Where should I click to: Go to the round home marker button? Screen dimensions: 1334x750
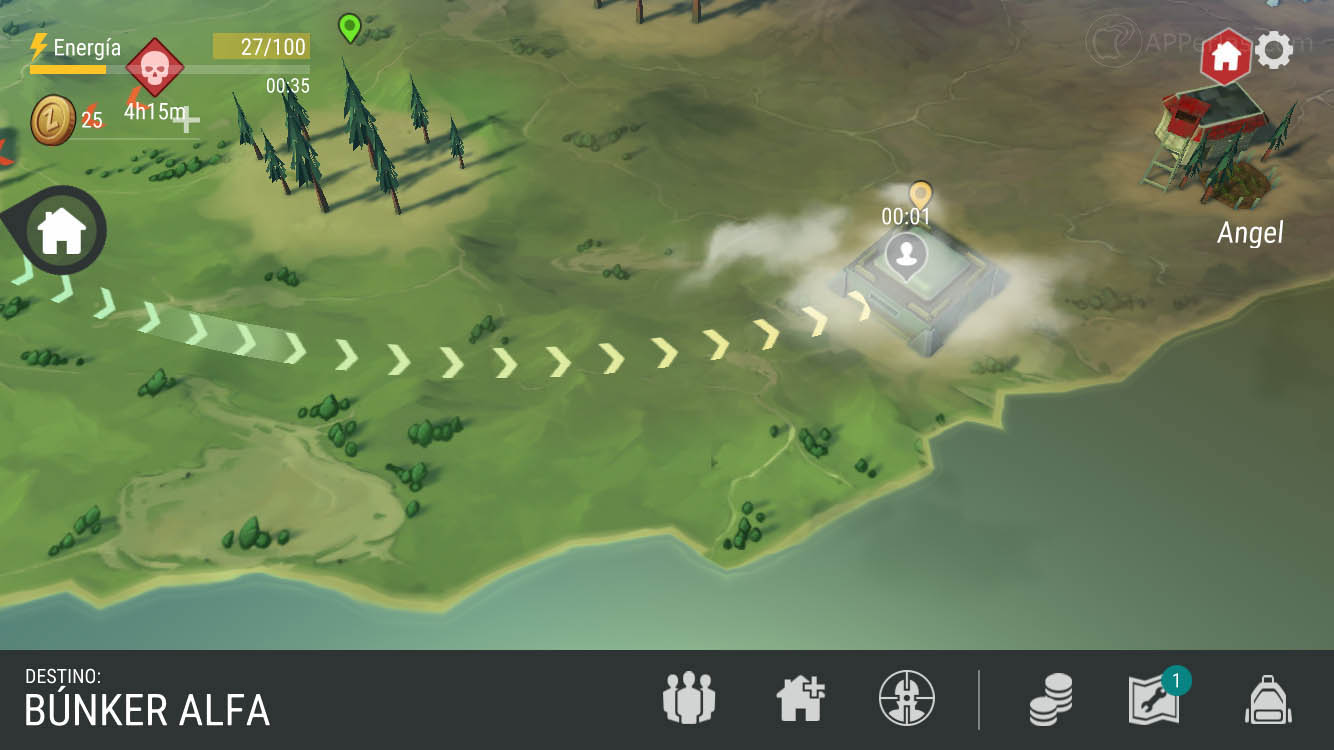tap(62, 232)
